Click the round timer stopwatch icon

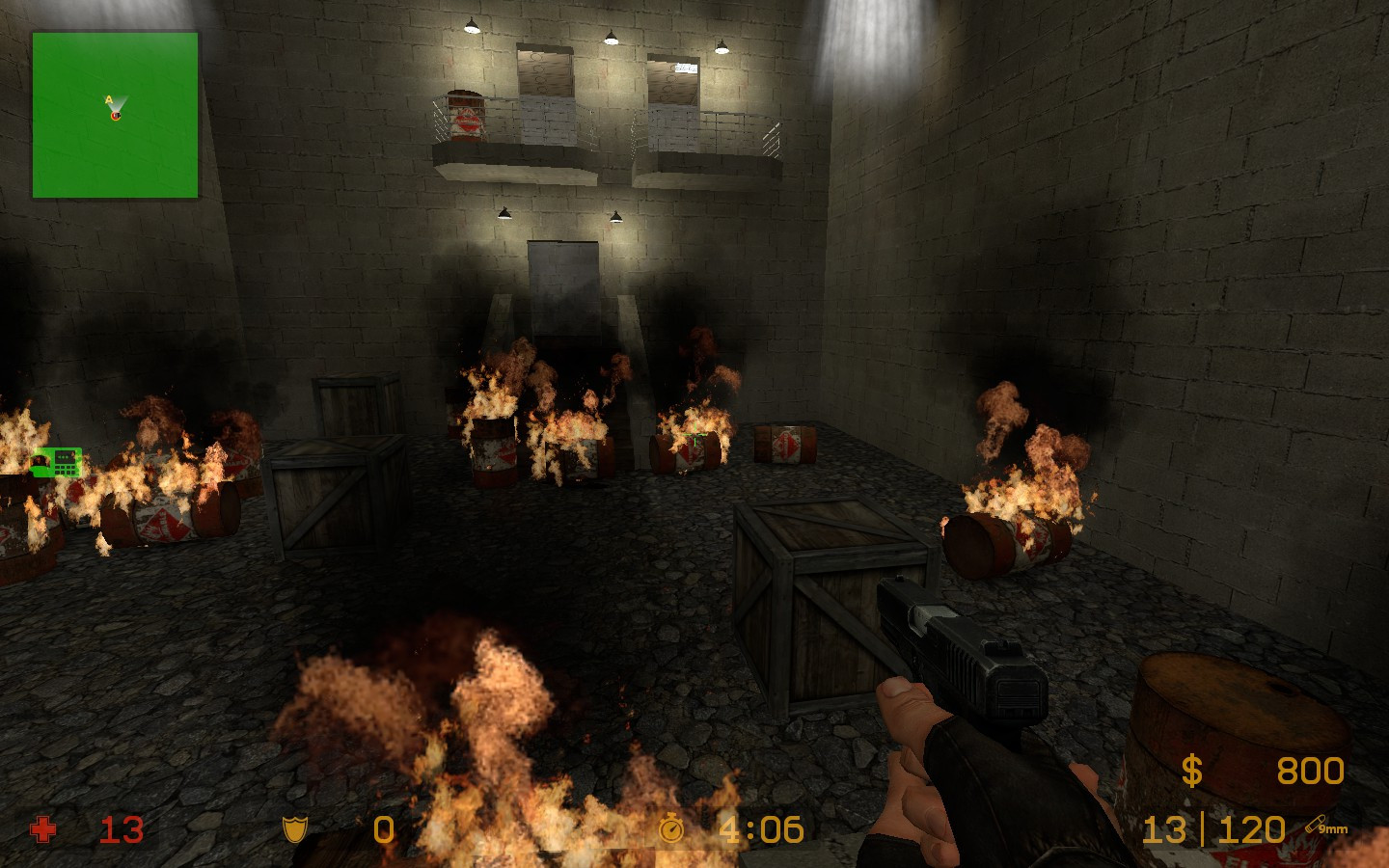pyautogui.click(x=671, y=828)
